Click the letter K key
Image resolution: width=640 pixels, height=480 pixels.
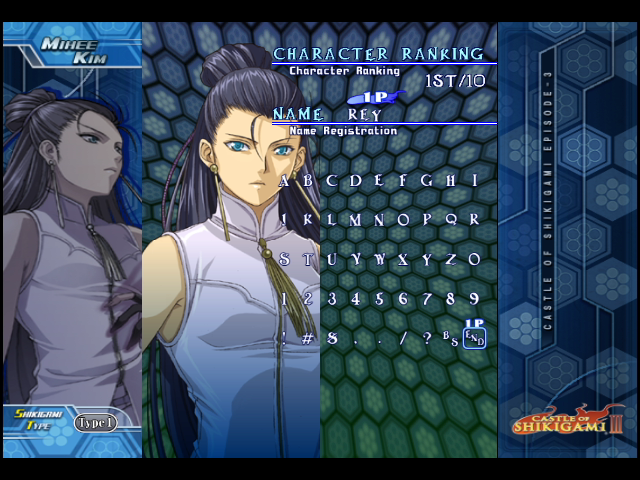tap(308, 220)
